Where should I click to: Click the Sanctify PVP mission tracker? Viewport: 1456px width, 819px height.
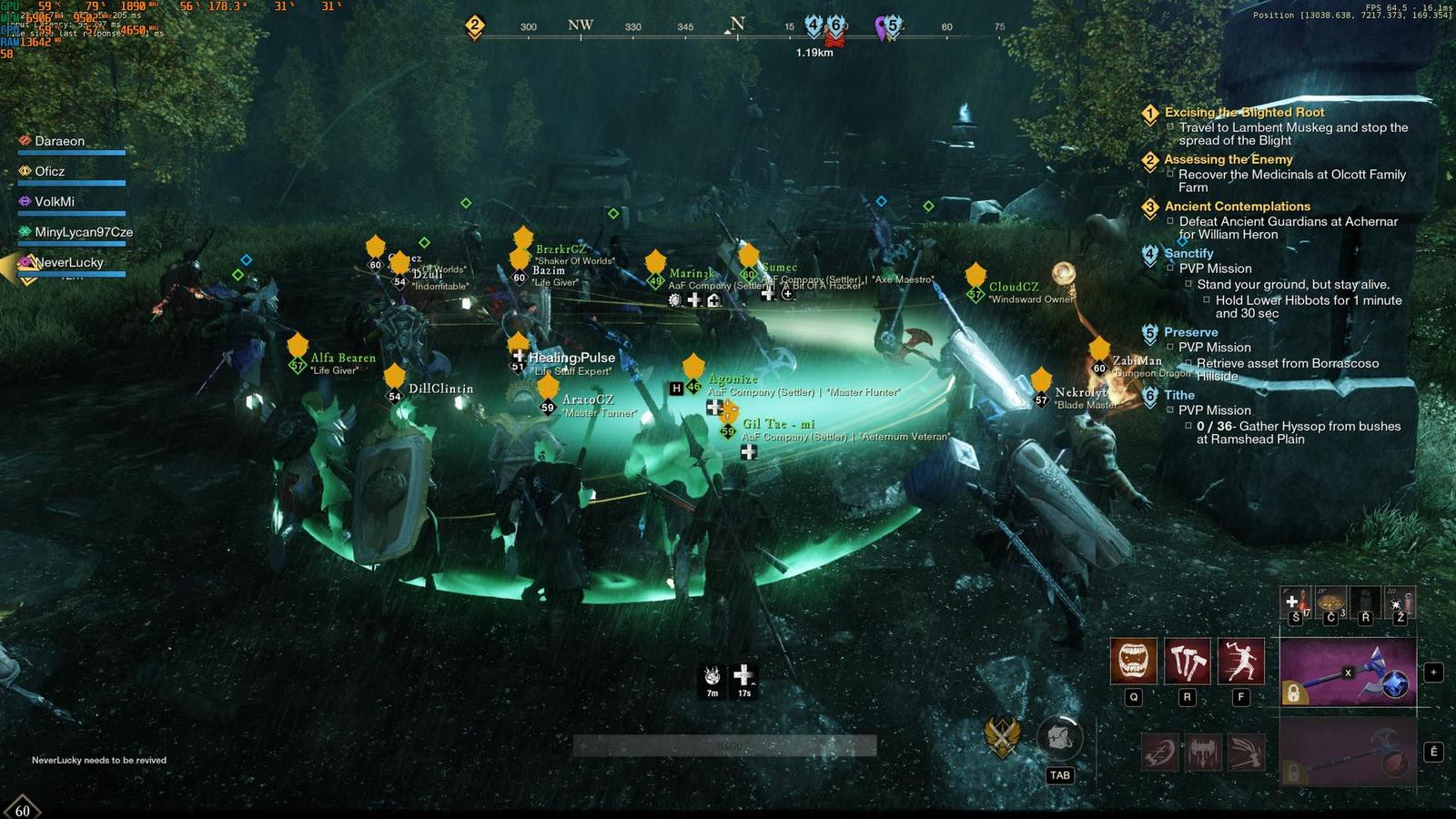[x=1188, y=253]
